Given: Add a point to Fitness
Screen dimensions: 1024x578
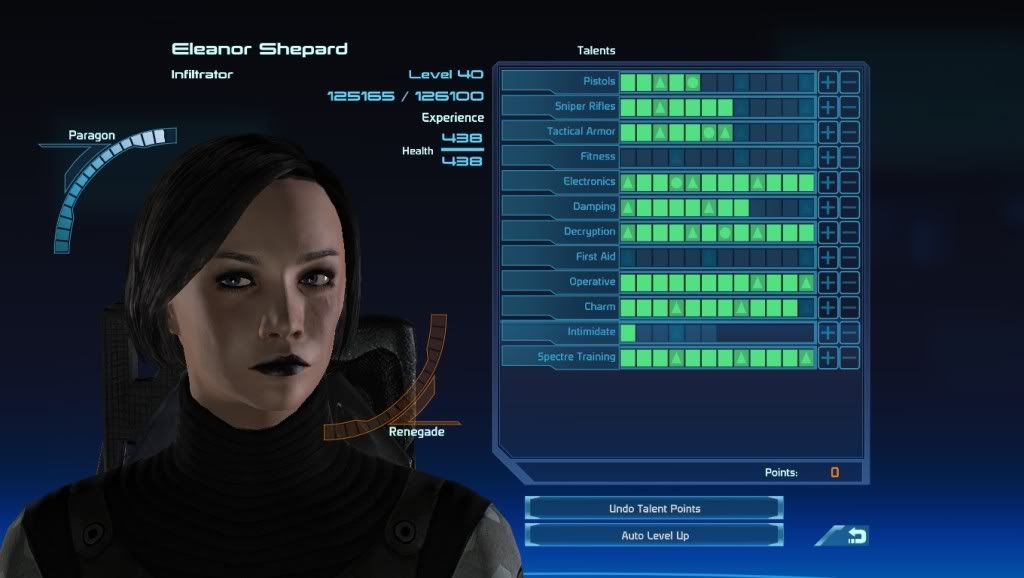Looking at the screenshot, I should 828,157.
